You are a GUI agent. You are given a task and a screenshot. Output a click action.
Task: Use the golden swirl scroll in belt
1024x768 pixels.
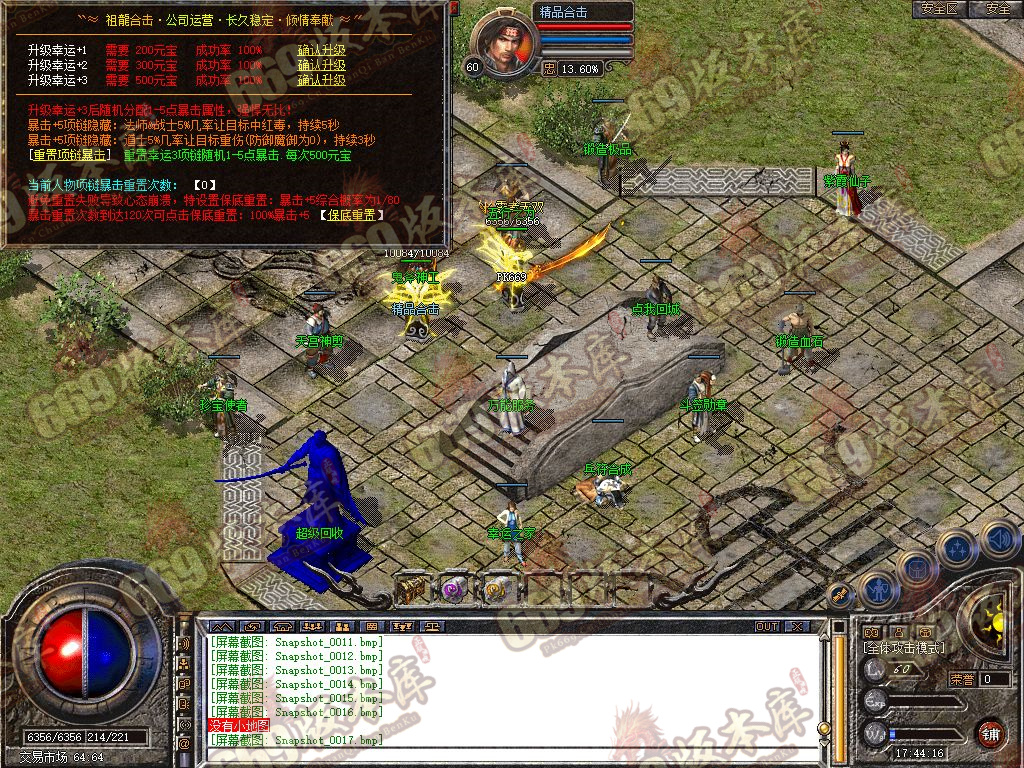tap(495, 590)
